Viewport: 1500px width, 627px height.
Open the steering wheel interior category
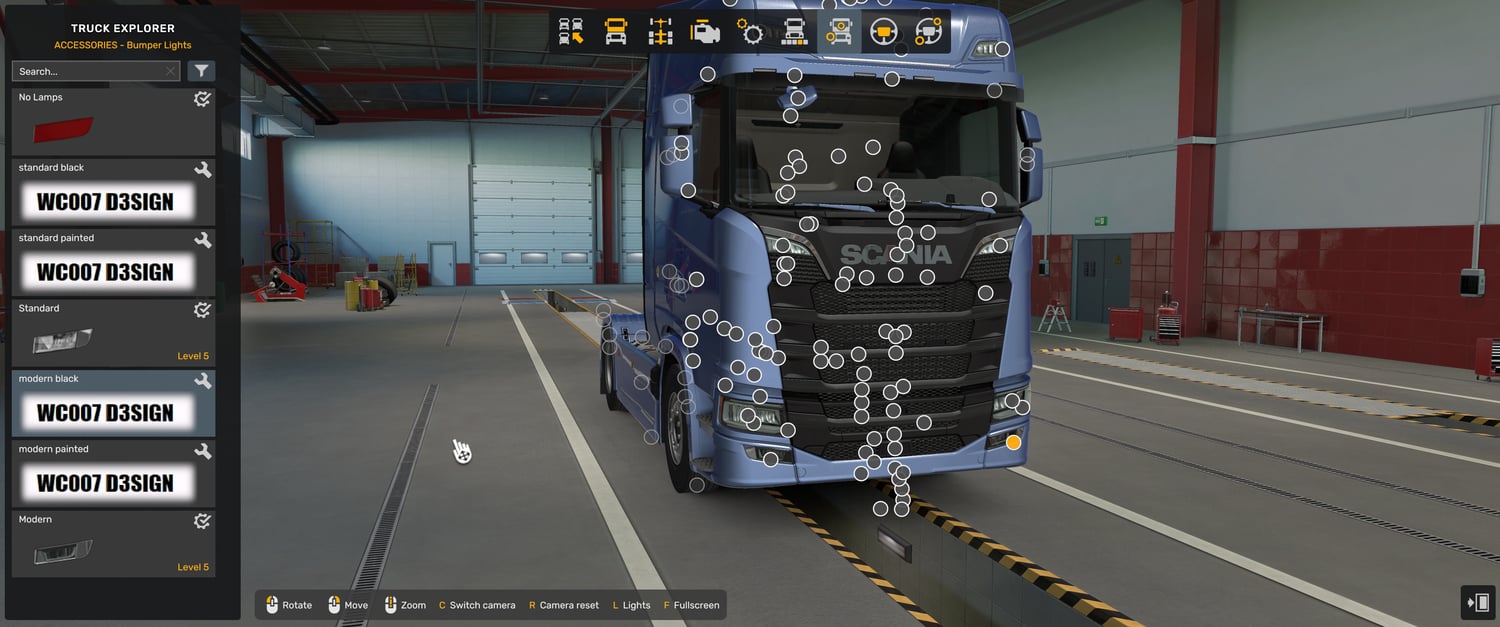pos(883,32)
